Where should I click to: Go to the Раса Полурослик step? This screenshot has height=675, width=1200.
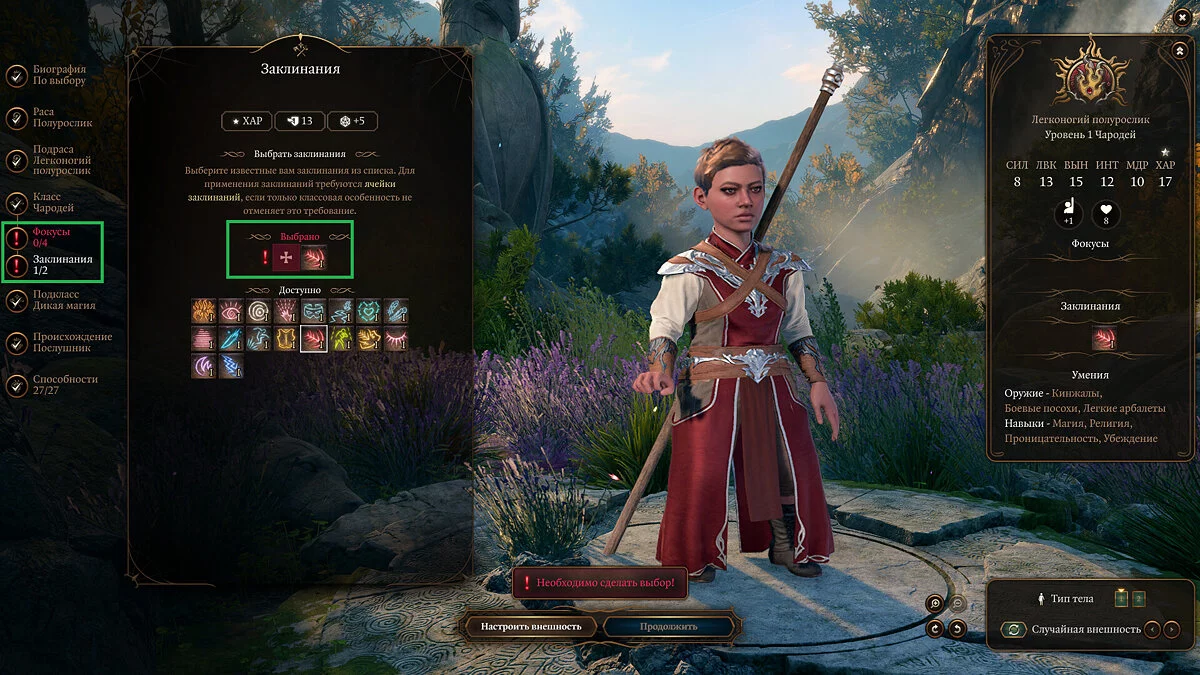(61, 117)
